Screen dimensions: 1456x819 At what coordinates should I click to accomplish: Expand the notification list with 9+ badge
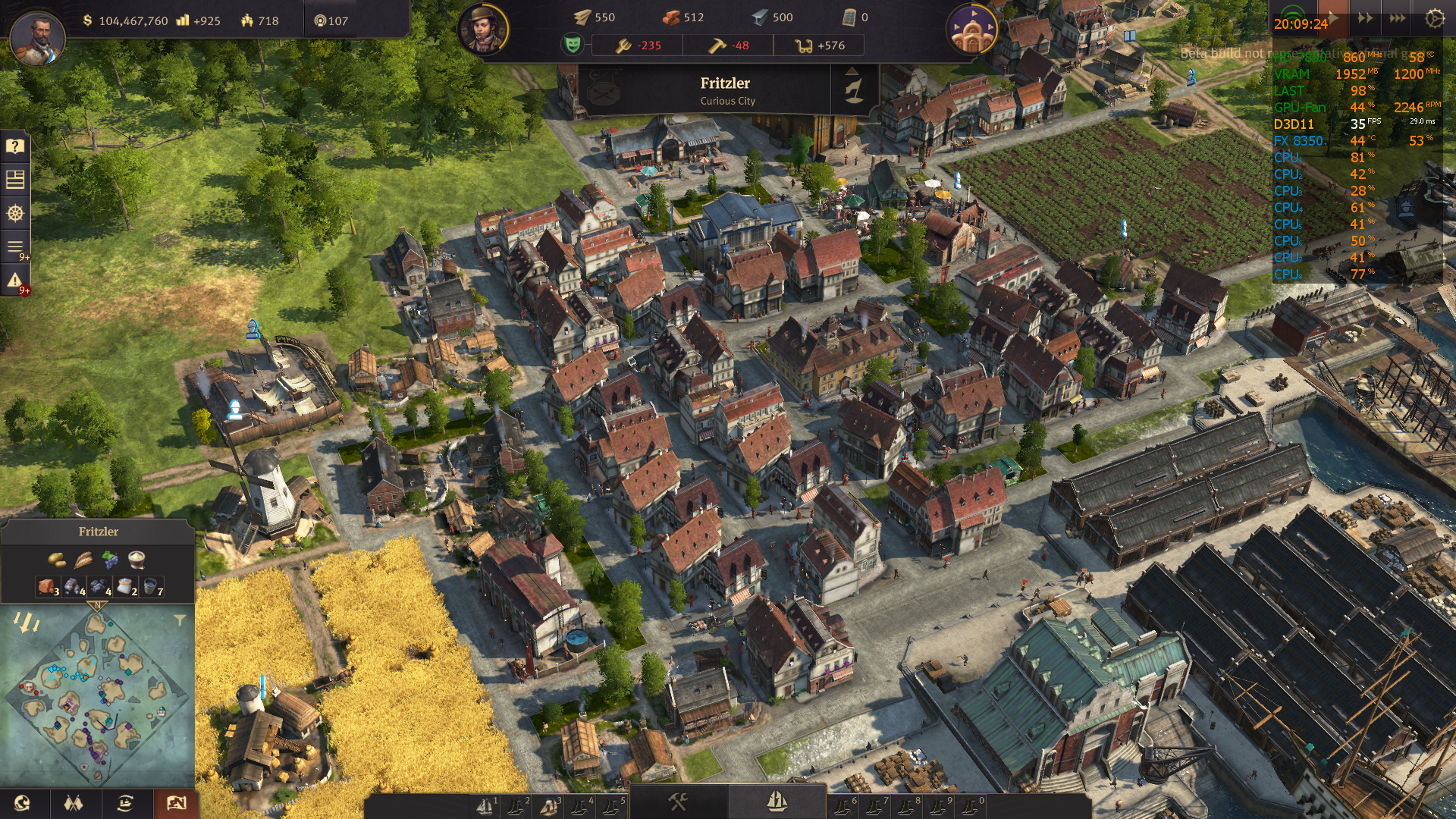[15, 247]
